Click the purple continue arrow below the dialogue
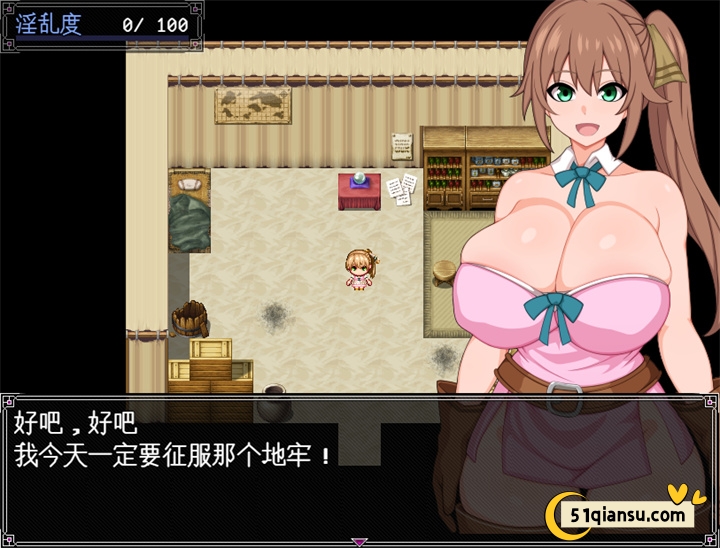 [x=359, y=542]
